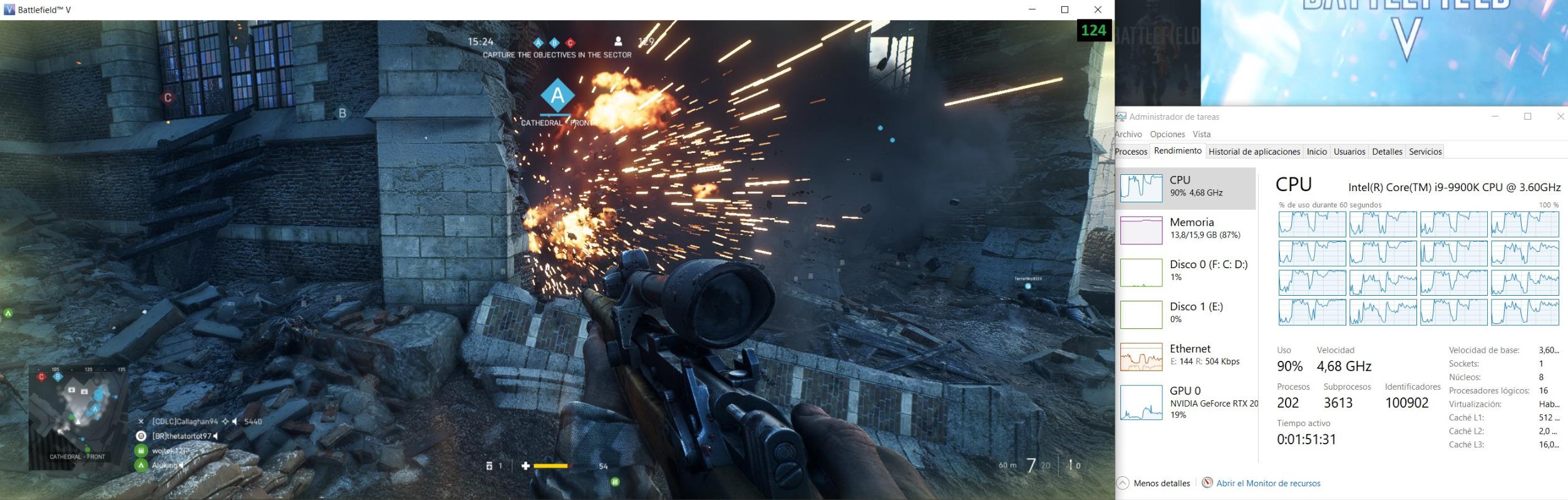Select objective B in the top sector bar

tap(554, 43)
